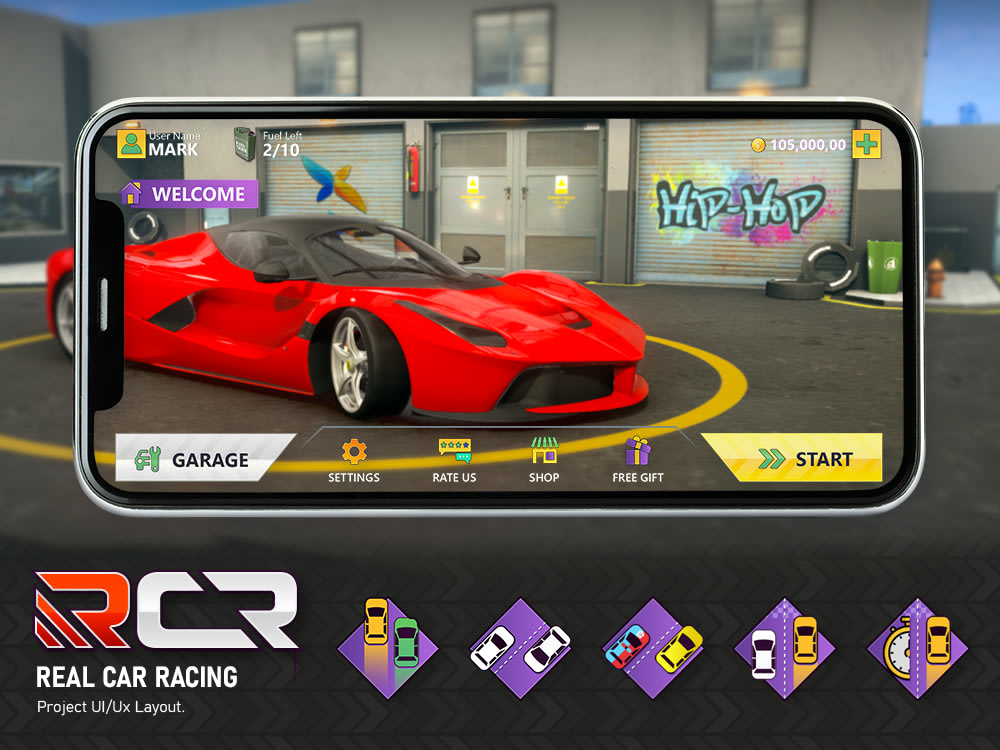1000x750 pixels.
Task: Open the Shop storefront icon
Action: [544, 451]
